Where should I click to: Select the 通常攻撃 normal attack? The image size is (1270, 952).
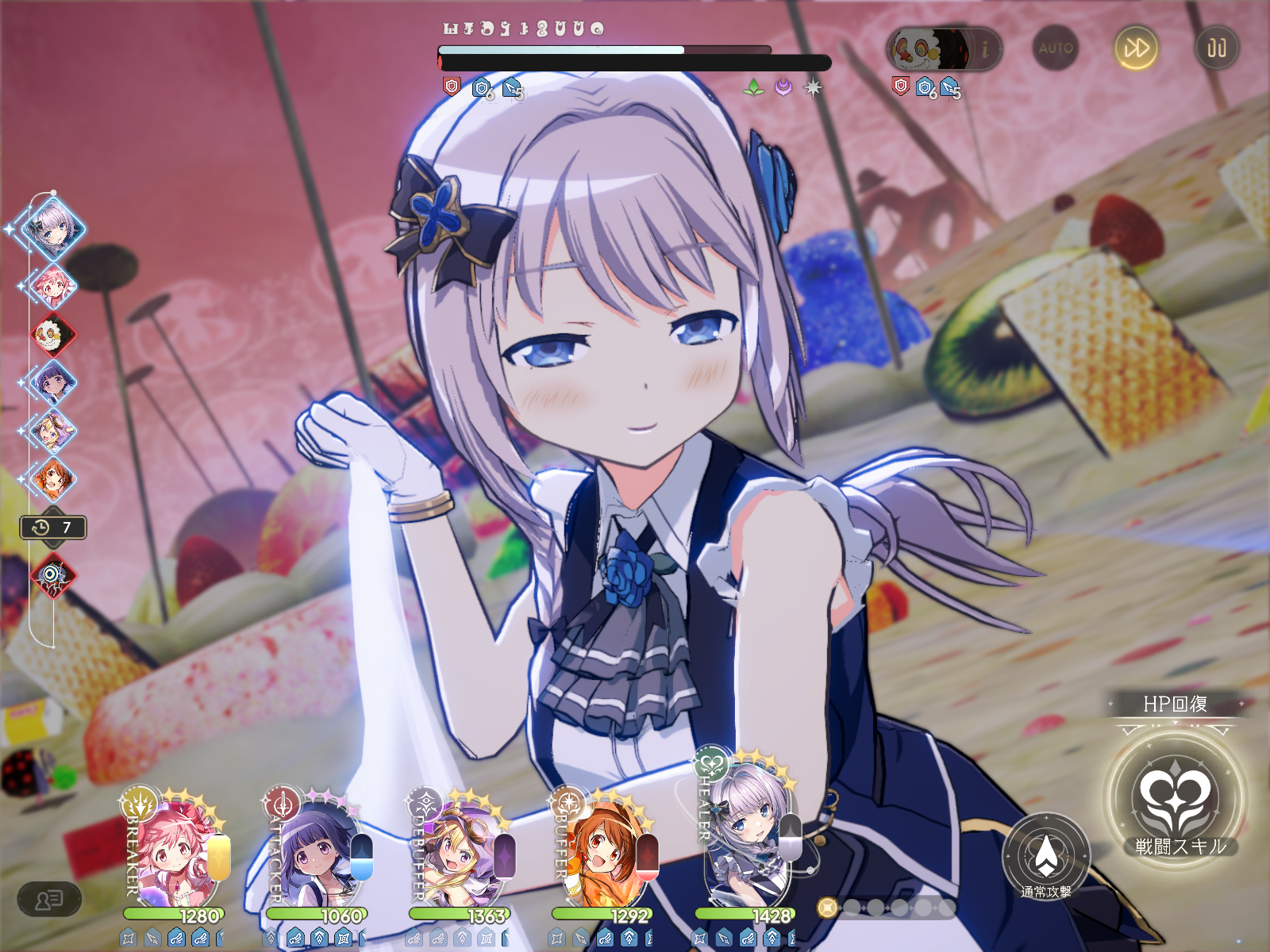pyautogui.click(x=1046, y=858)
